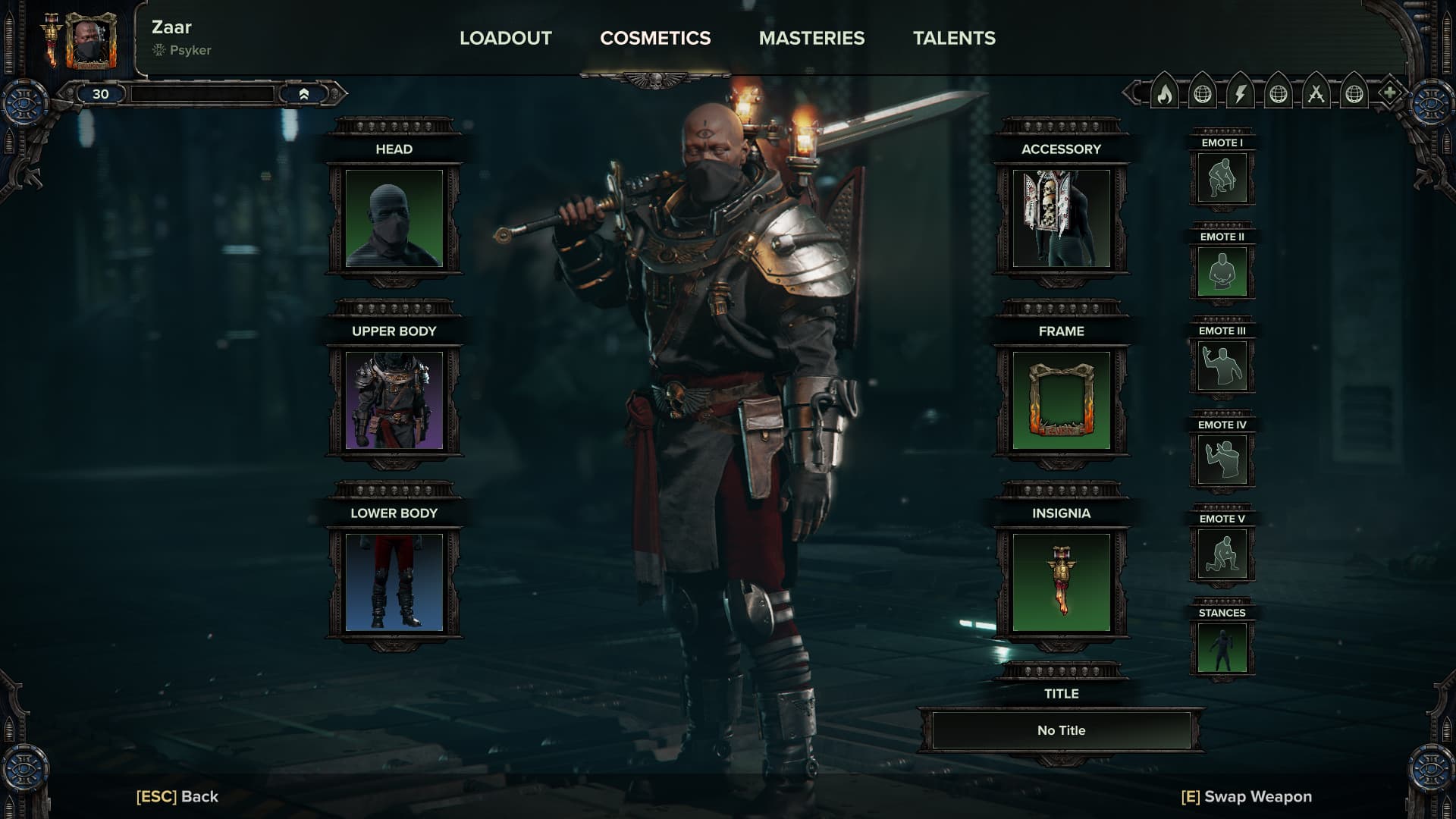Click the Swap Weapon button
The height and width of the screenshot is (819, 1456).
tap(1246, 796)
